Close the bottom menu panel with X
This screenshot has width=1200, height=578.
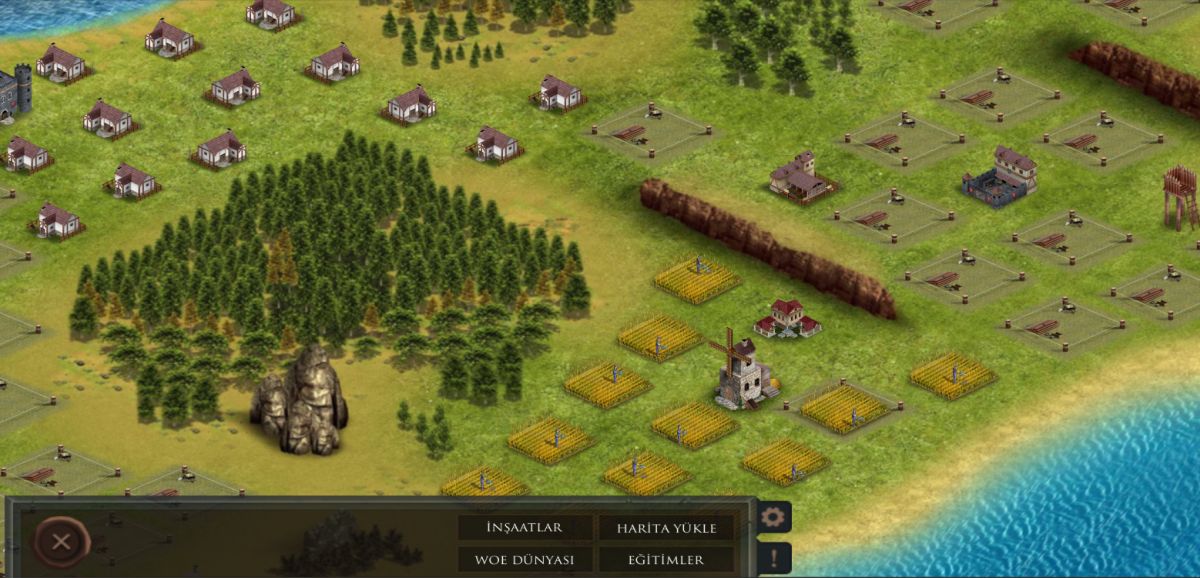point(61,542)
